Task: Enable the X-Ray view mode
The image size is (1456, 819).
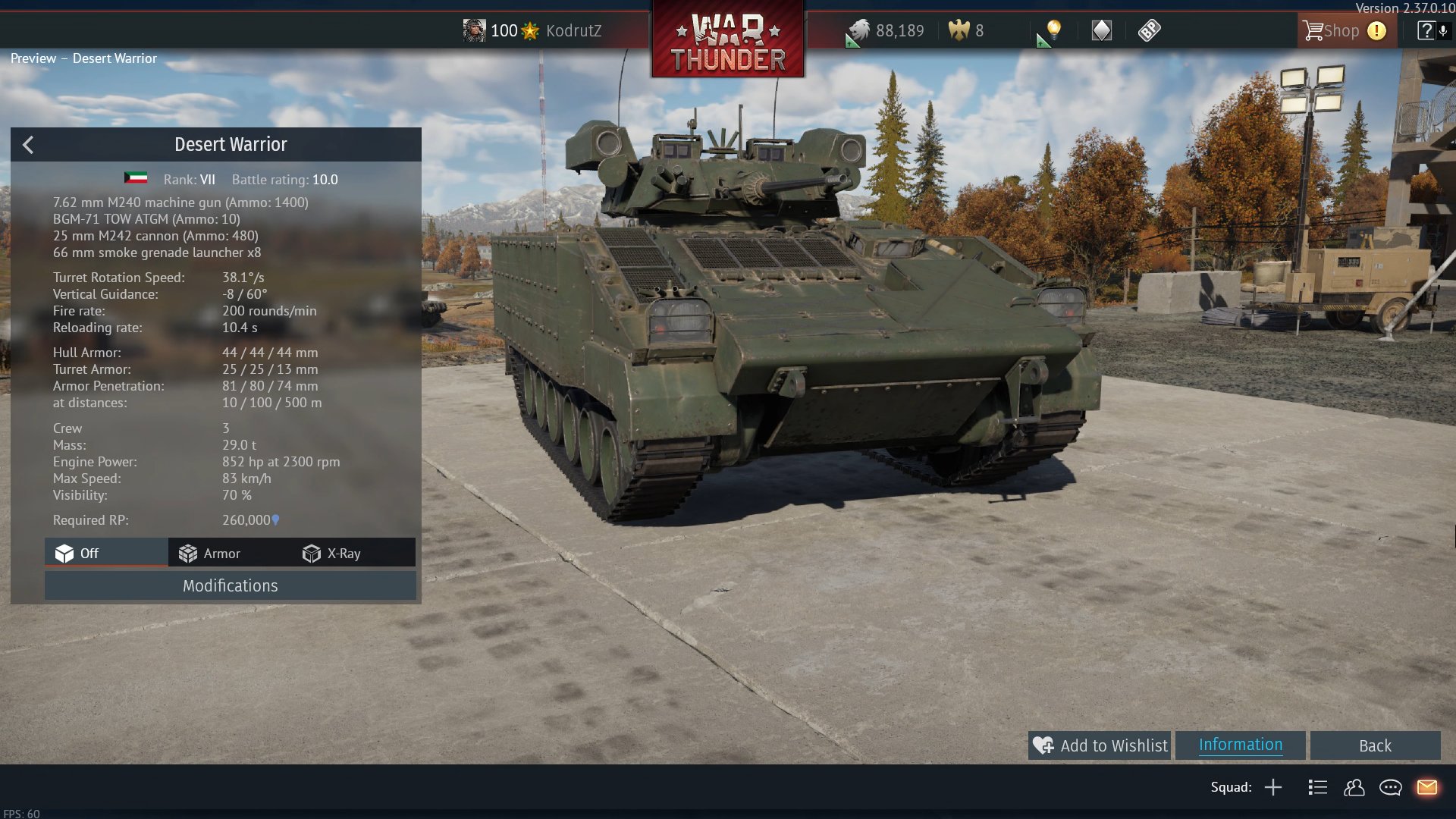Action: (x=332, y=554)
